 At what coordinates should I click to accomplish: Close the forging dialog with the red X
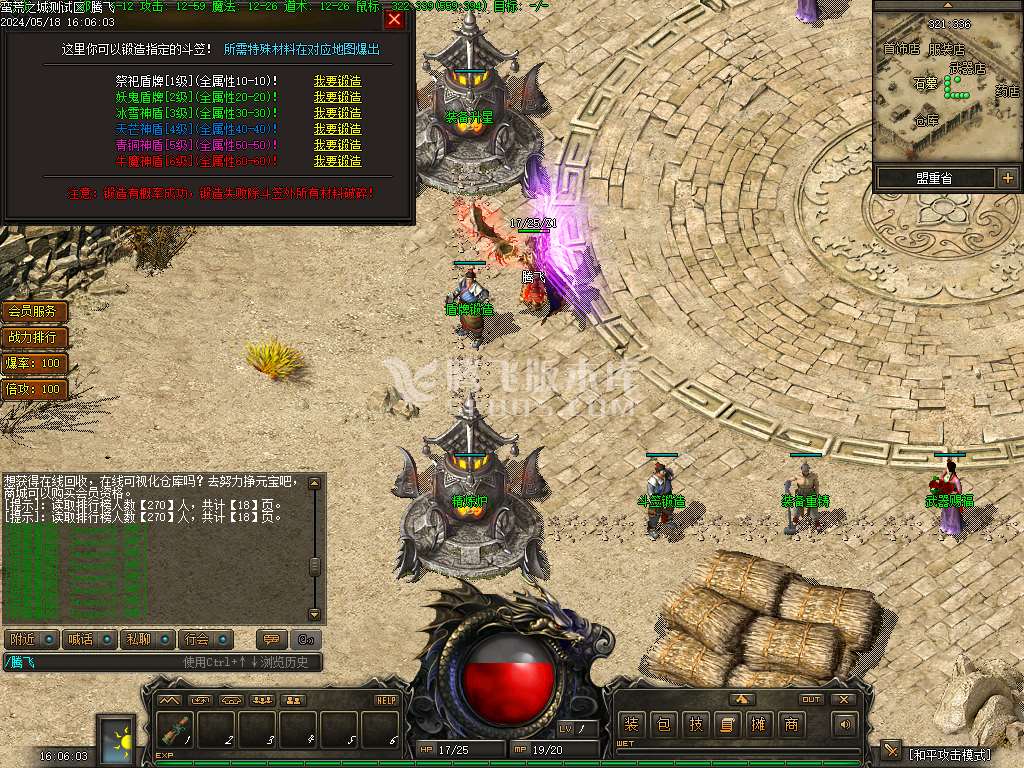tap(395, 19)
